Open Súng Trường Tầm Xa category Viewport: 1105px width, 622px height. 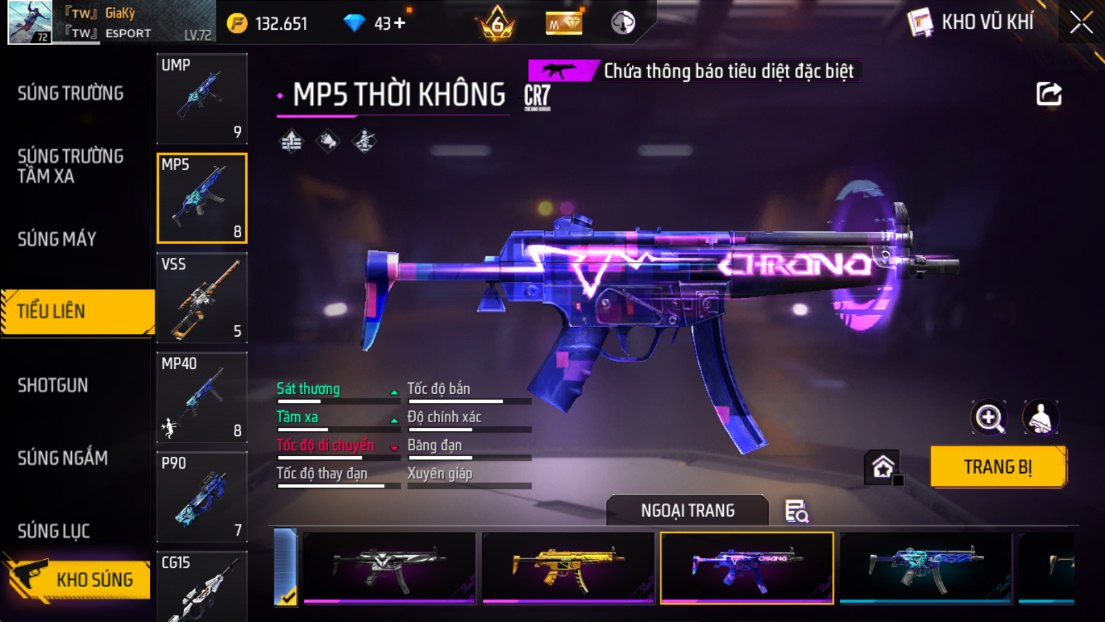click(x=70, y=166)
